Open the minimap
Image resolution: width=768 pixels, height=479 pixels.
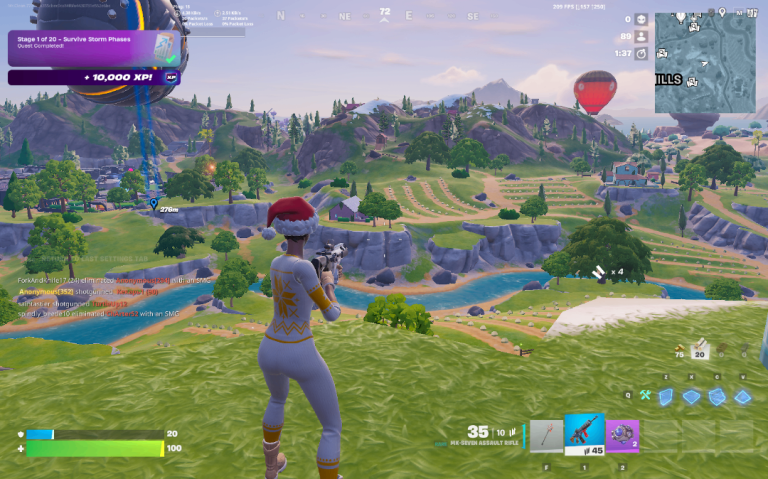[x=705, y=63]
